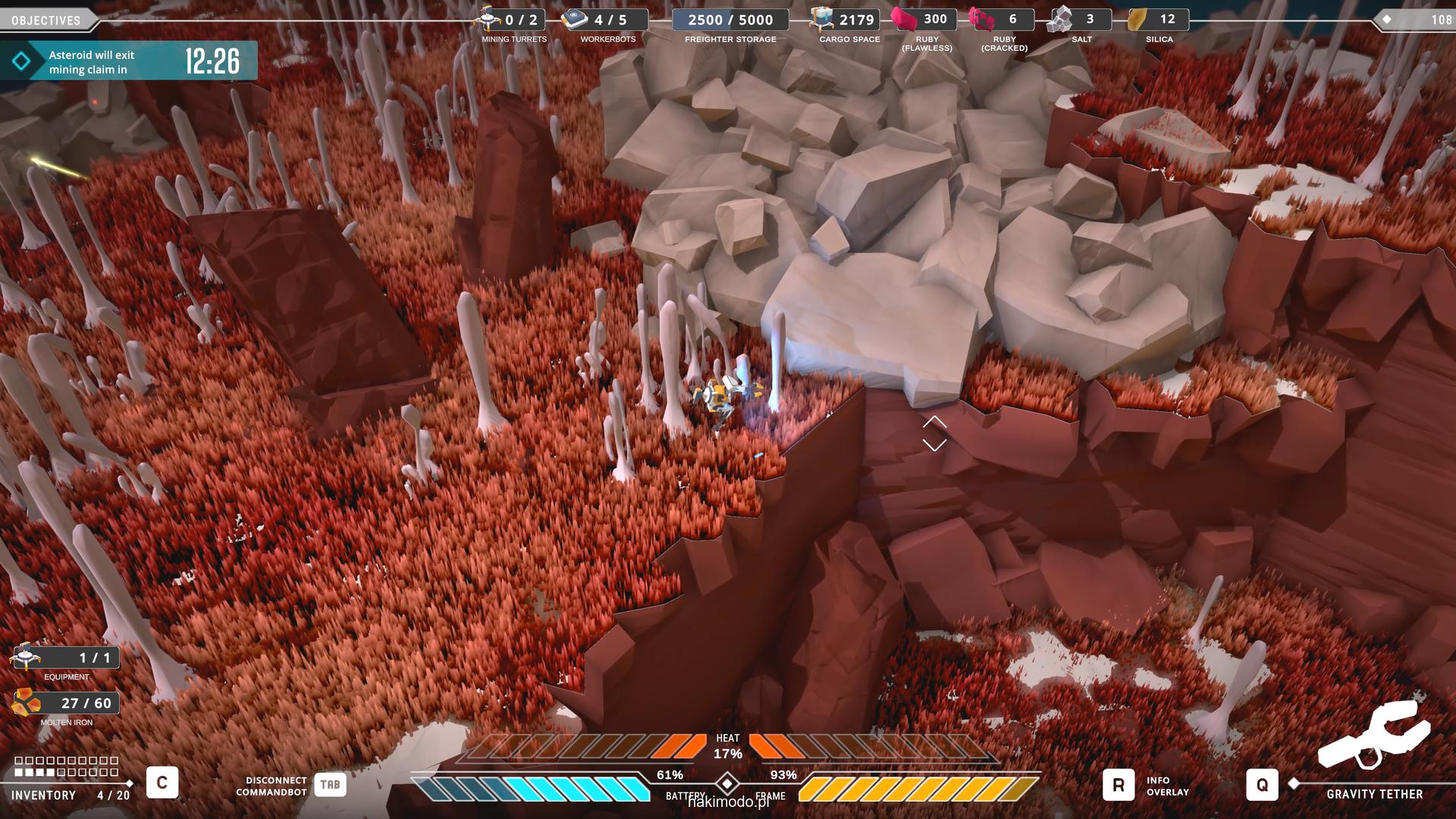Screen dimensions: 1456x819
Task: Select the asteroid mining claim objective
Action: point(129,61)
